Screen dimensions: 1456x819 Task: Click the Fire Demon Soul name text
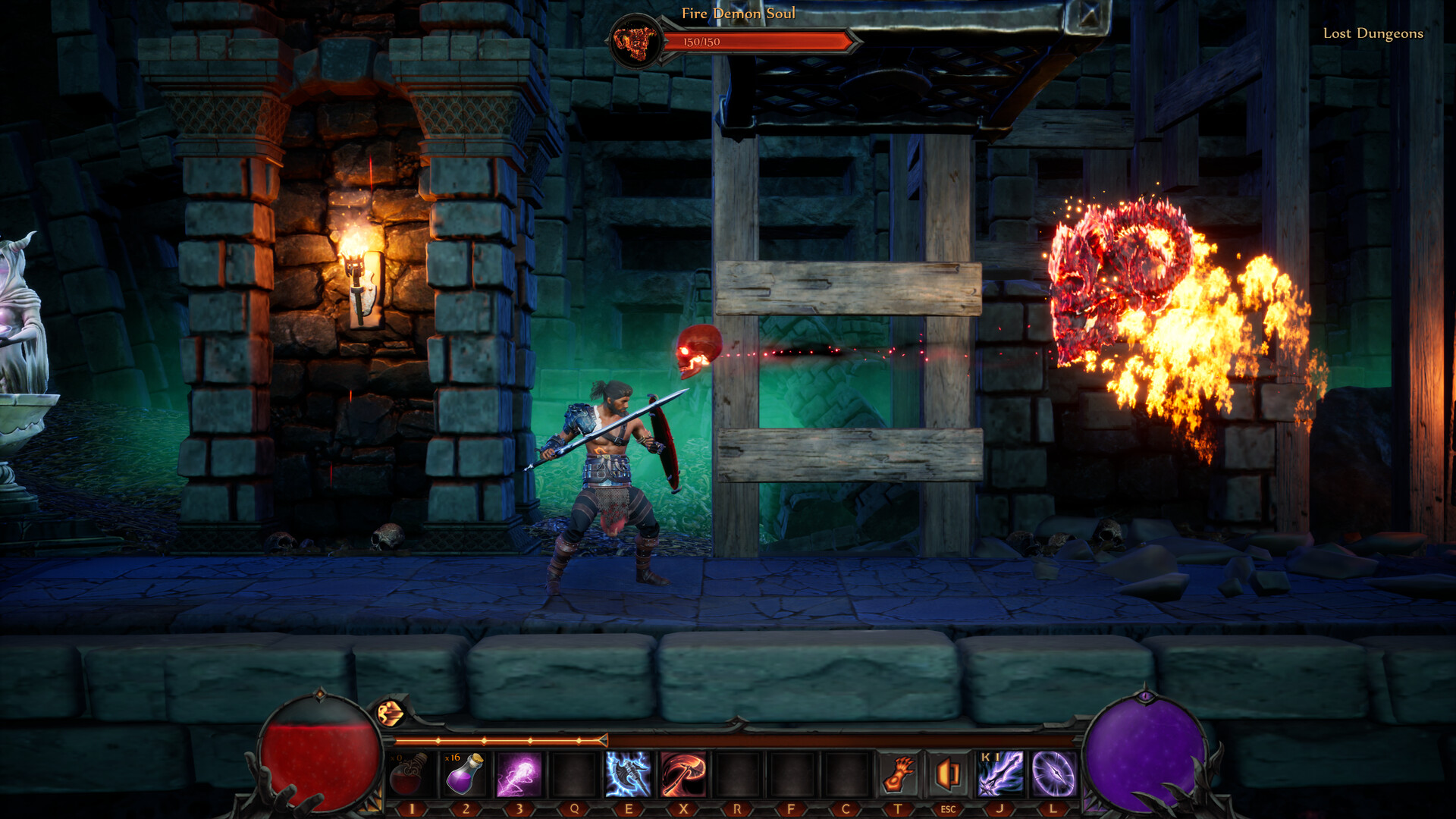pos(739,14)
